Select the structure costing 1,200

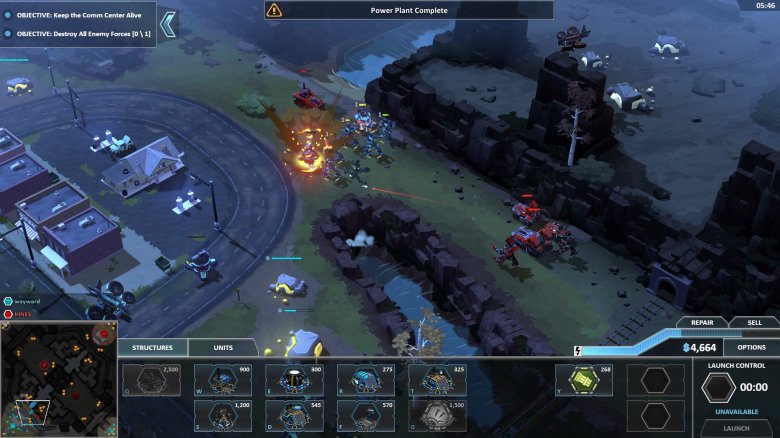[223, 415]
